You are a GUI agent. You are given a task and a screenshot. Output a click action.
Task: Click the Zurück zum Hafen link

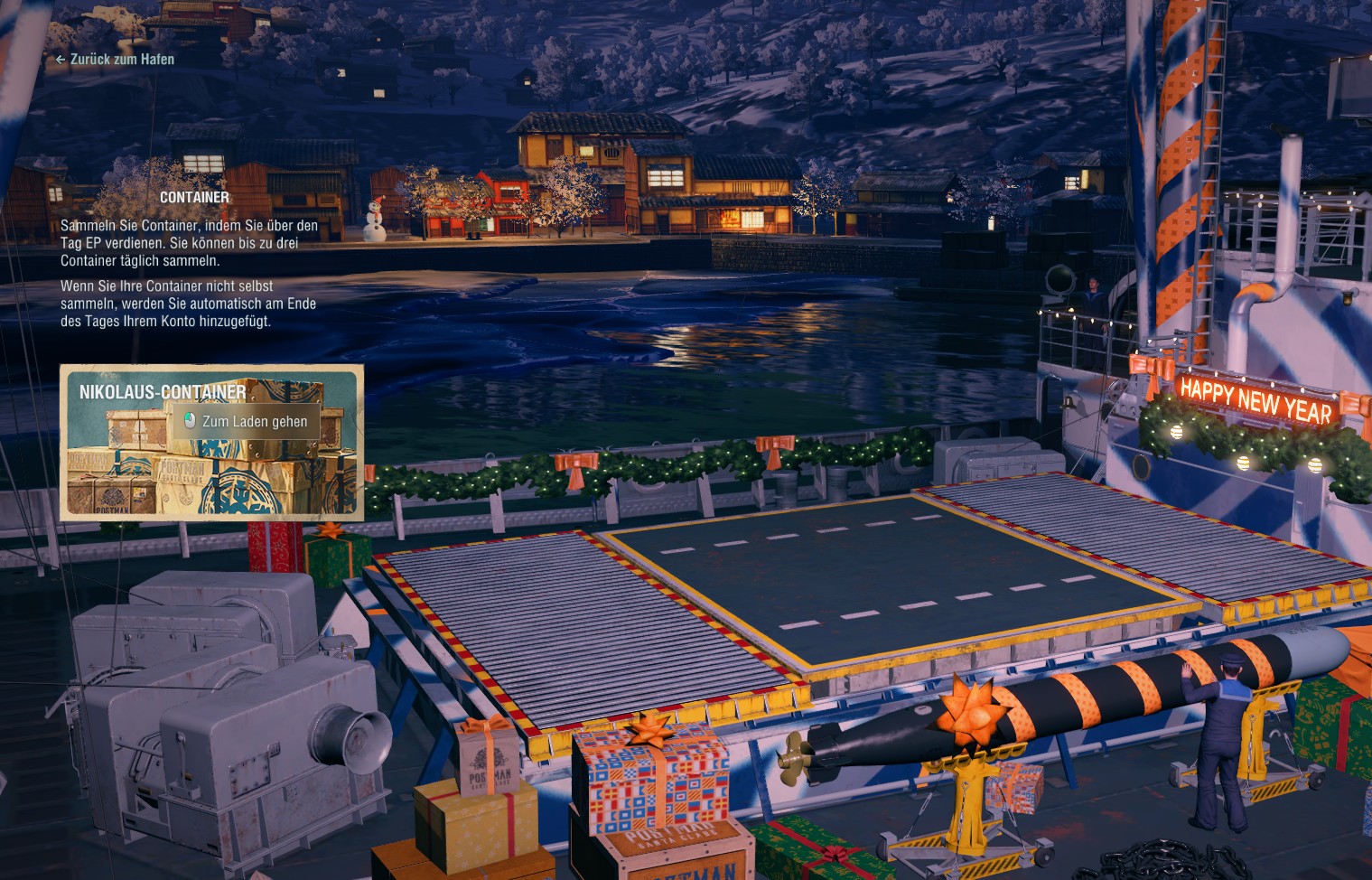pos(120,60)
